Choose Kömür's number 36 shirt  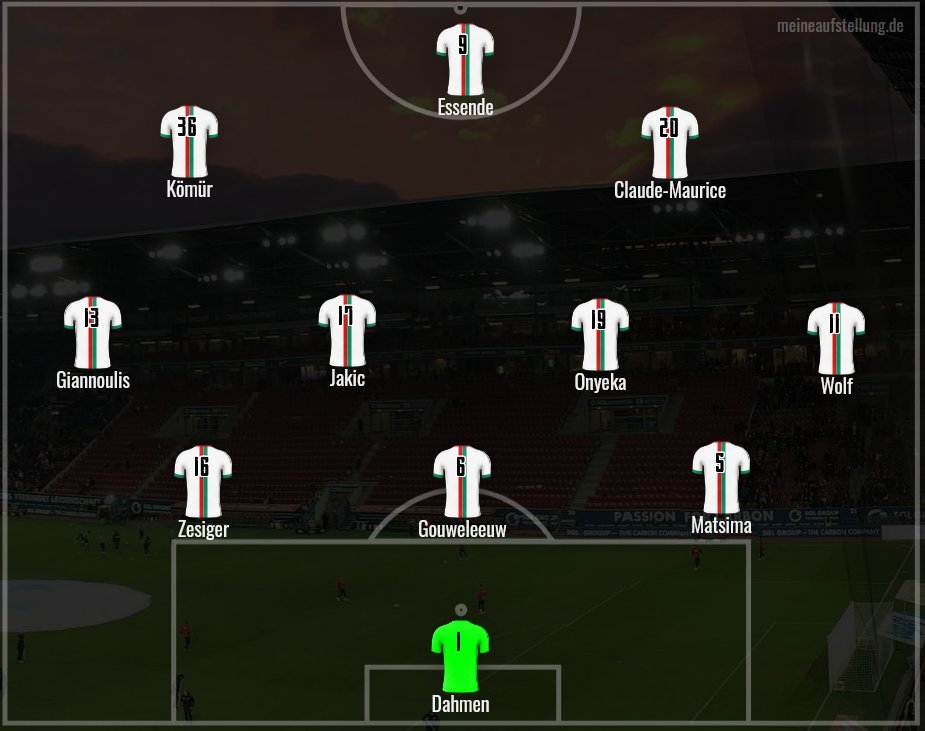click(189, 141)
